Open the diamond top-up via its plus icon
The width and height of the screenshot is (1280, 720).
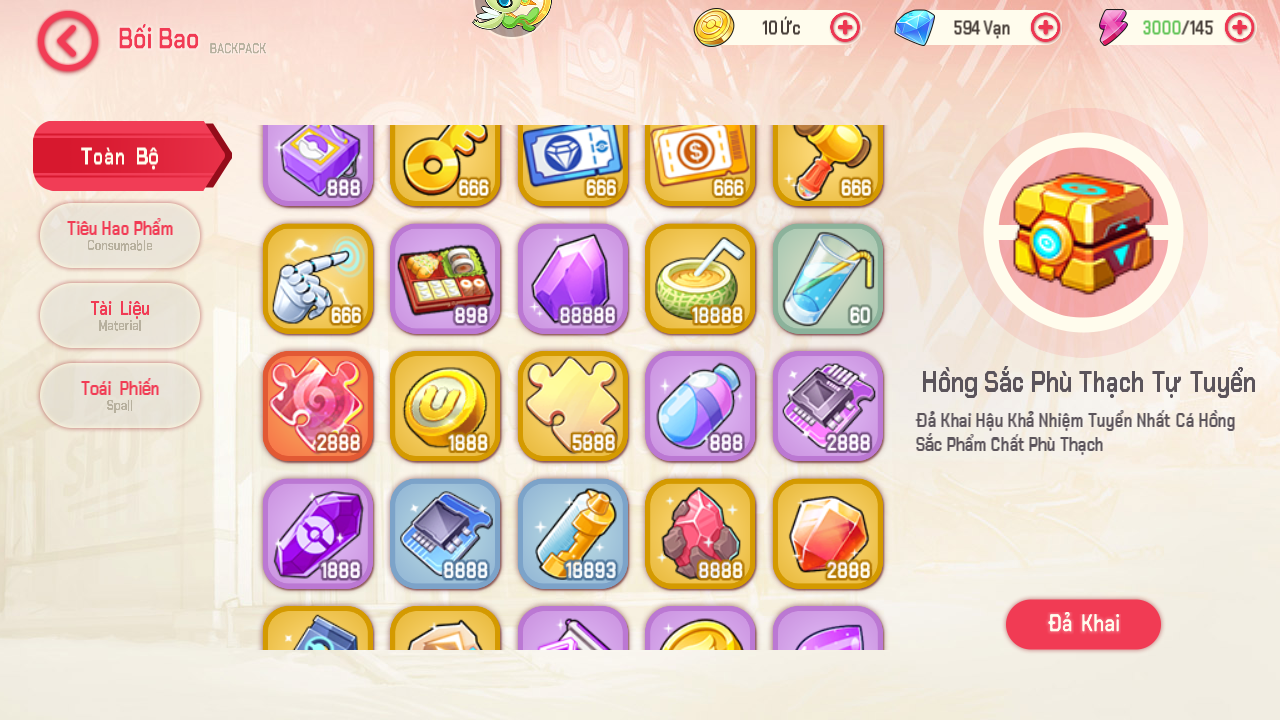[x=1046, y=28]
